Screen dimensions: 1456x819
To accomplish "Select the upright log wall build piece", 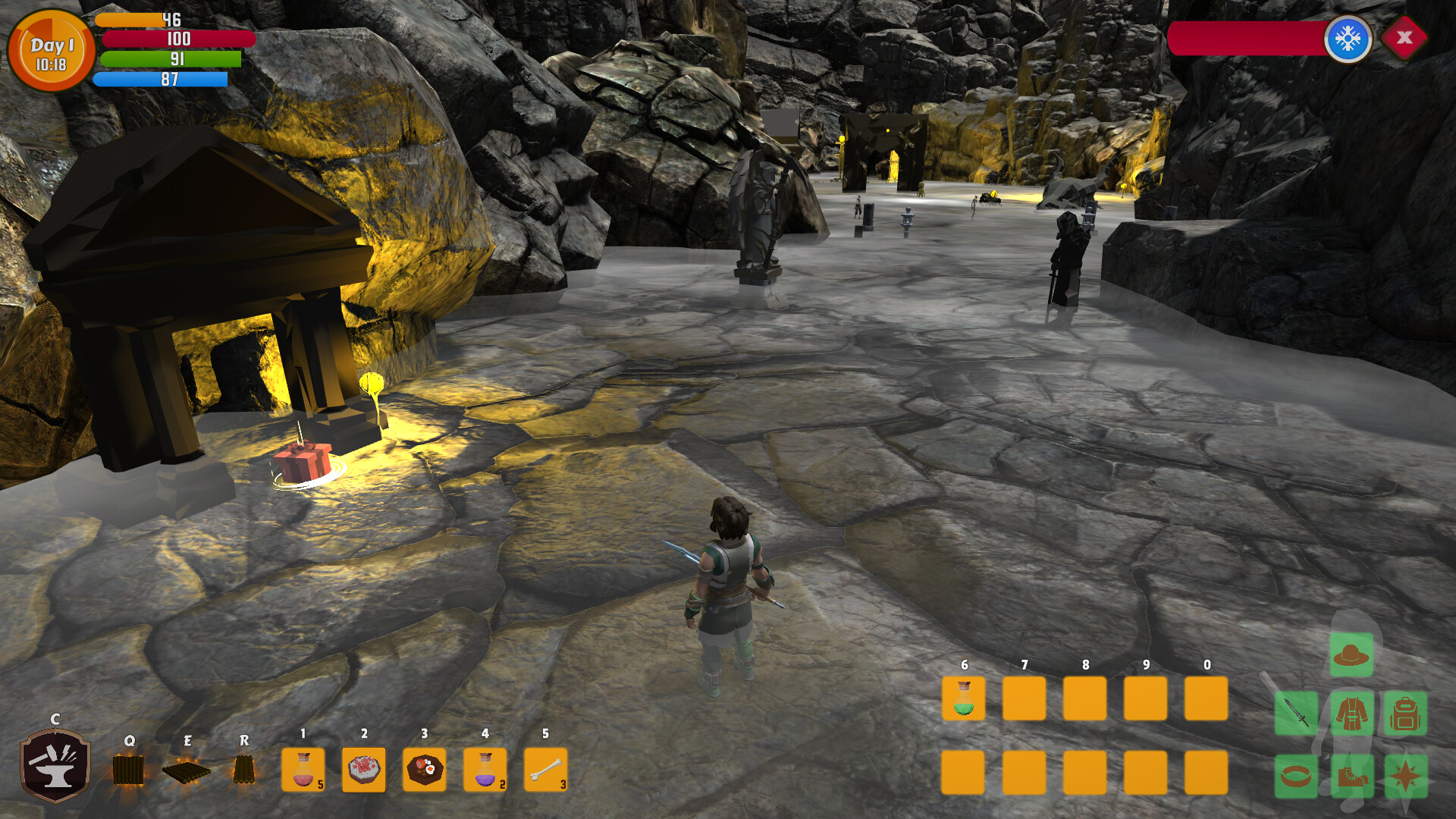I will coord(128,770).
